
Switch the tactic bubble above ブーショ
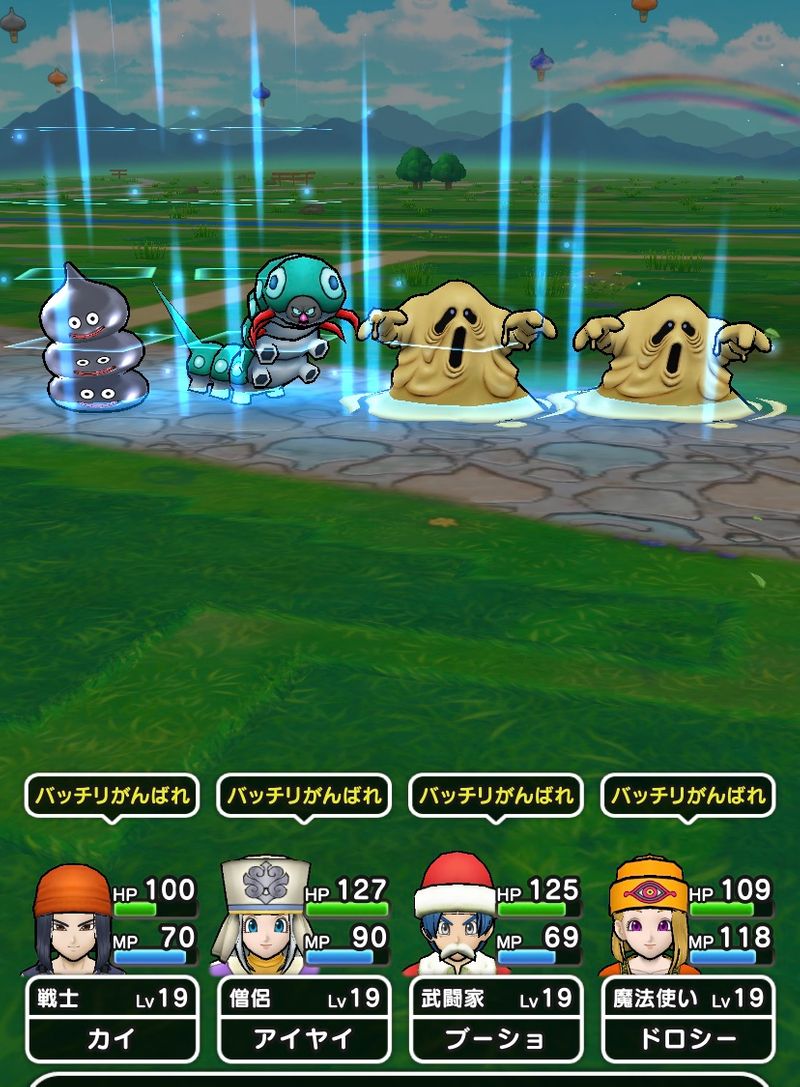(496, 796)
